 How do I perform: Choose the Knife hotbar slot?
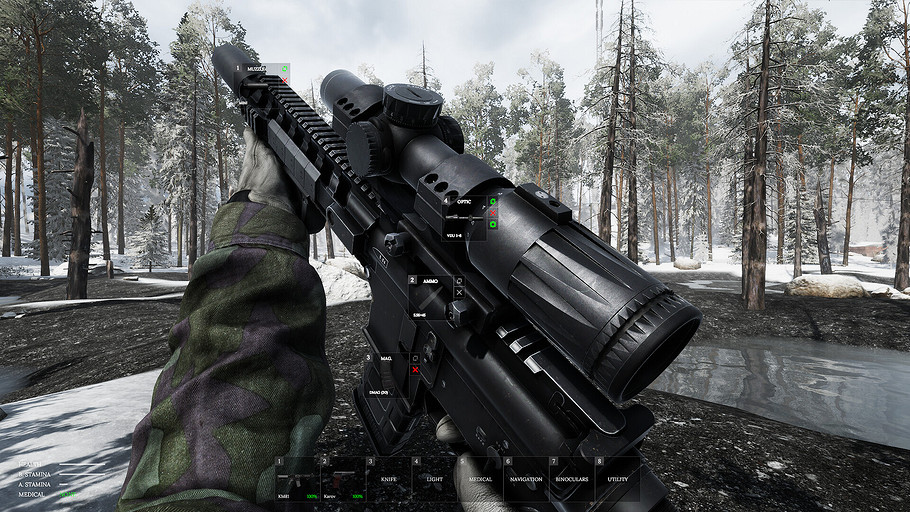(388, 479)
